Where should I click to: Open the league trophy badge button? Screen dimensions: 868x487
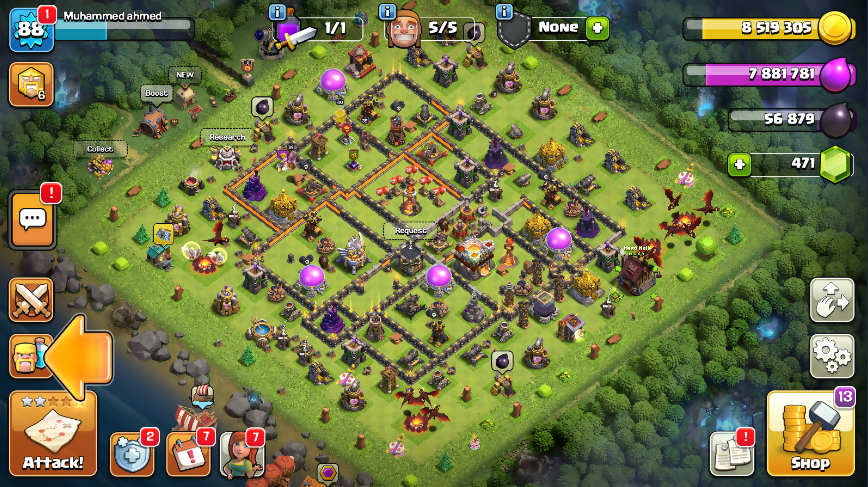click(30, 84)
